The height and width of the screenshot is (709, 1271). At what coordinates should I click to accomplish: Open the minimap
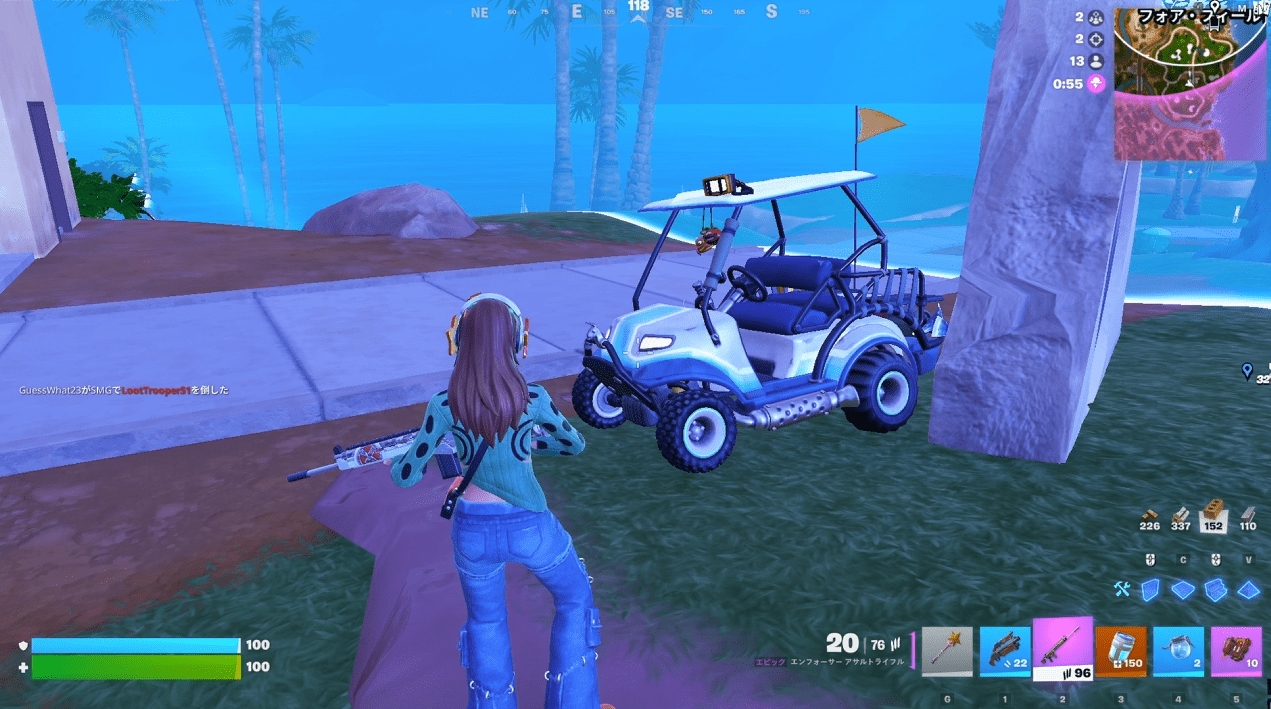pos(1189,84)
